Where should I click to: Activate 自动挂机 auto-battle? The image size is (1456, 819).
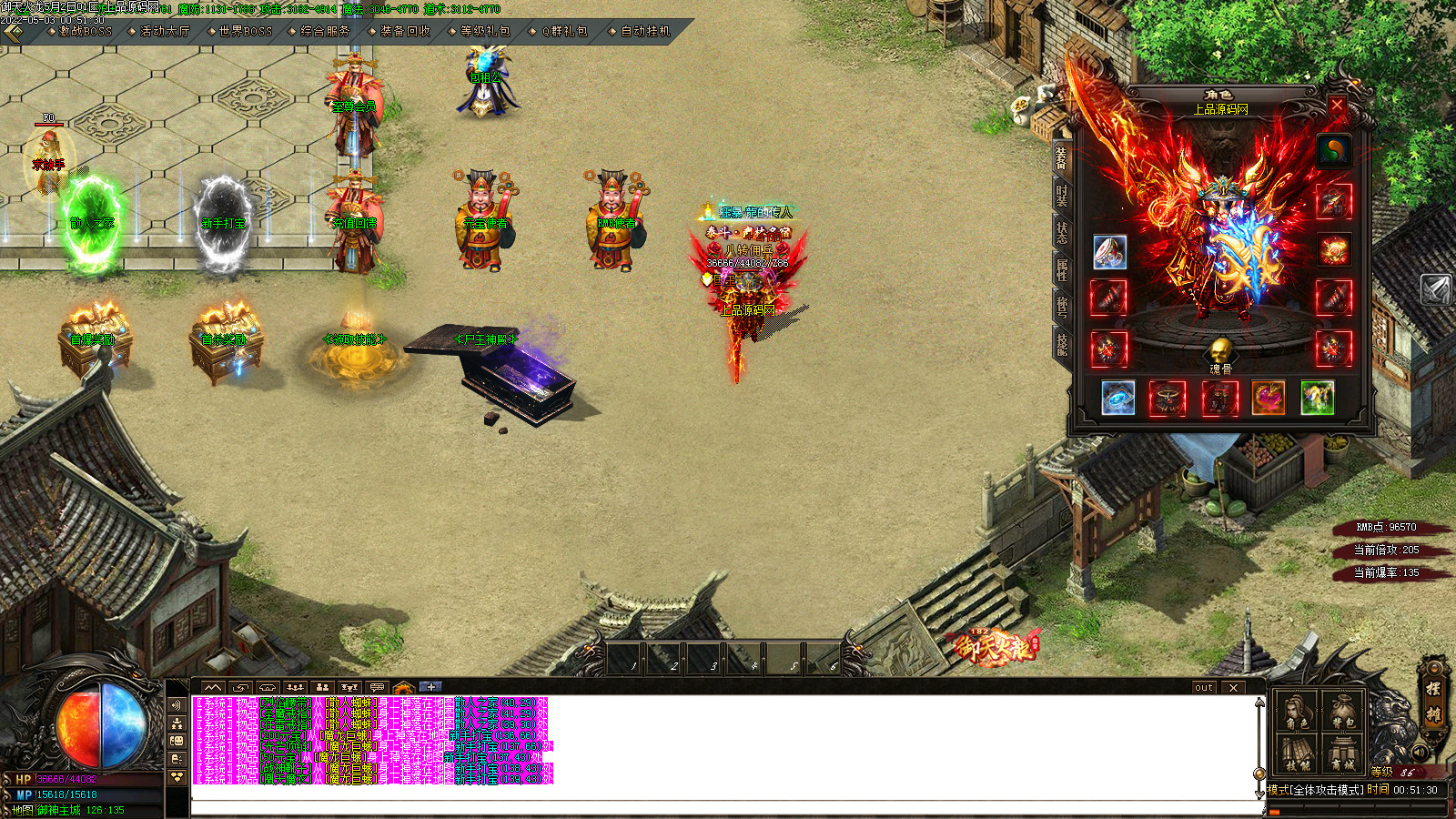tap(645, 31)
